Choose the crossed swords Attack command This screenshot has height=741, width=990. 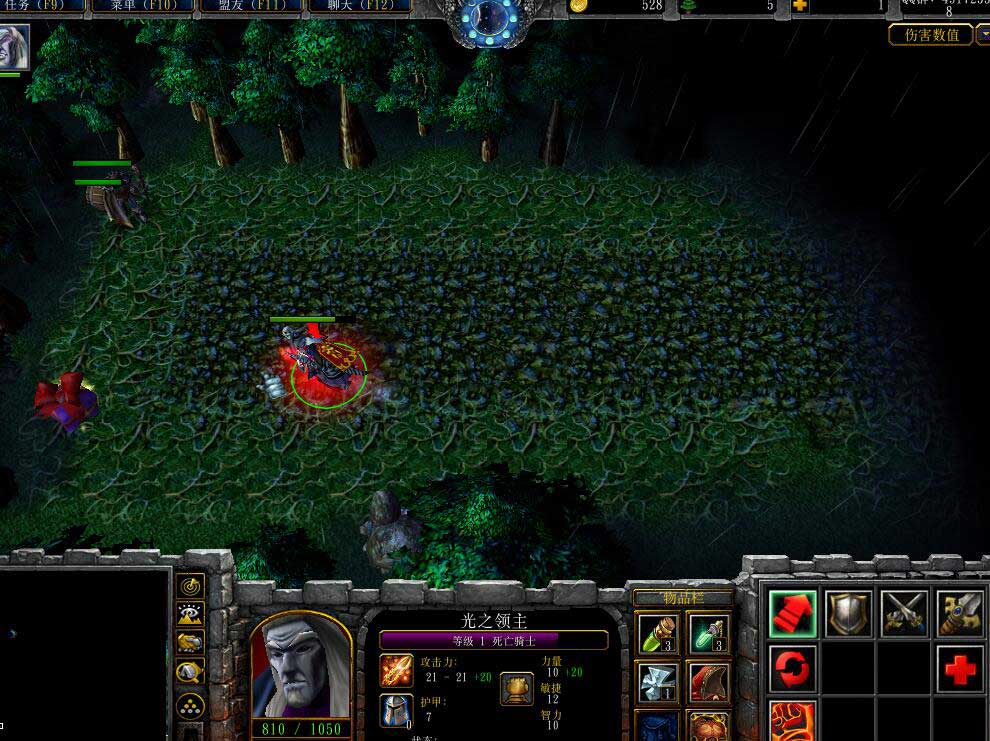point(904,613)
